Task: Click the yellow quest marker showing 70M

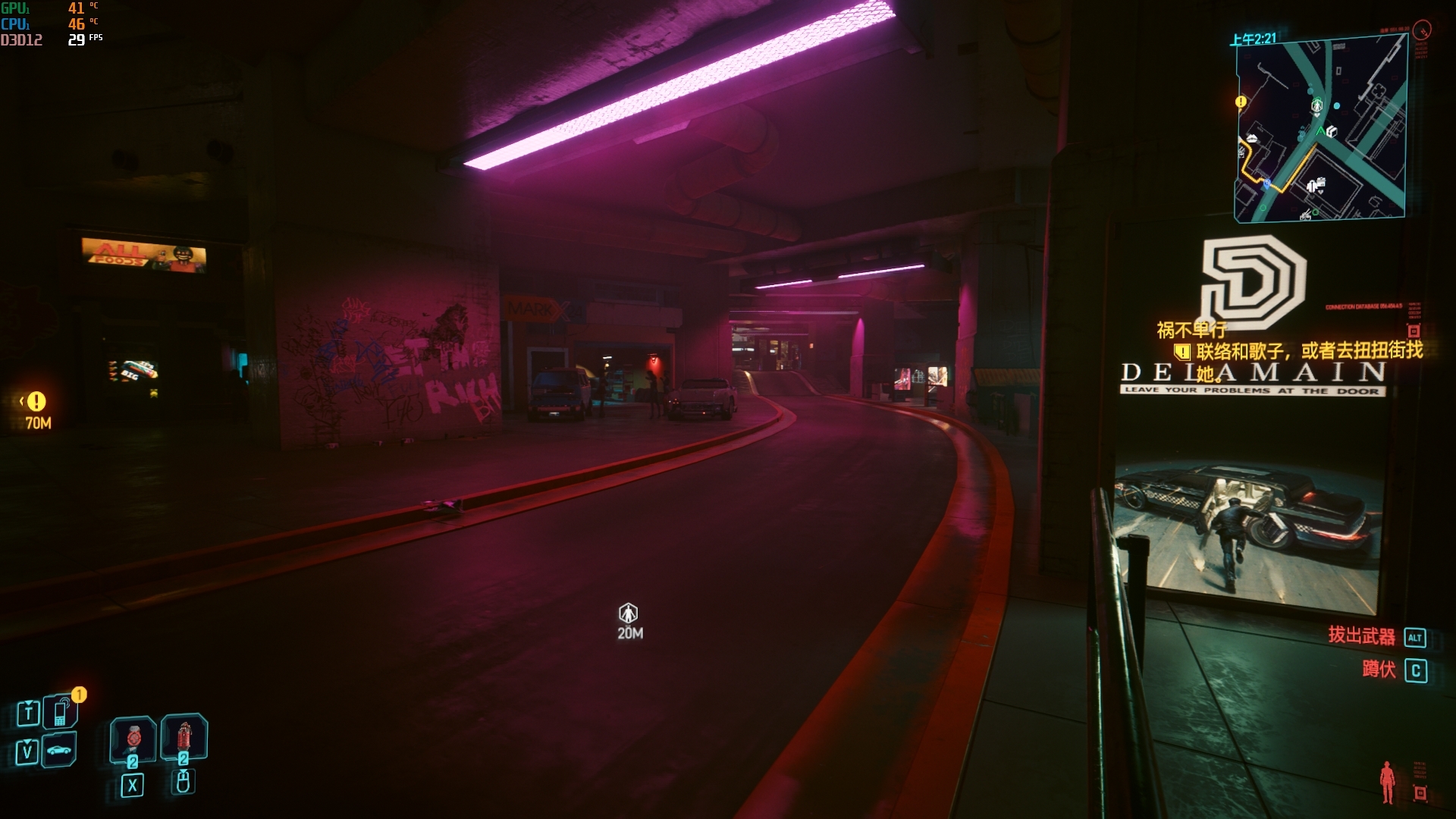Action: coord(36,402)
